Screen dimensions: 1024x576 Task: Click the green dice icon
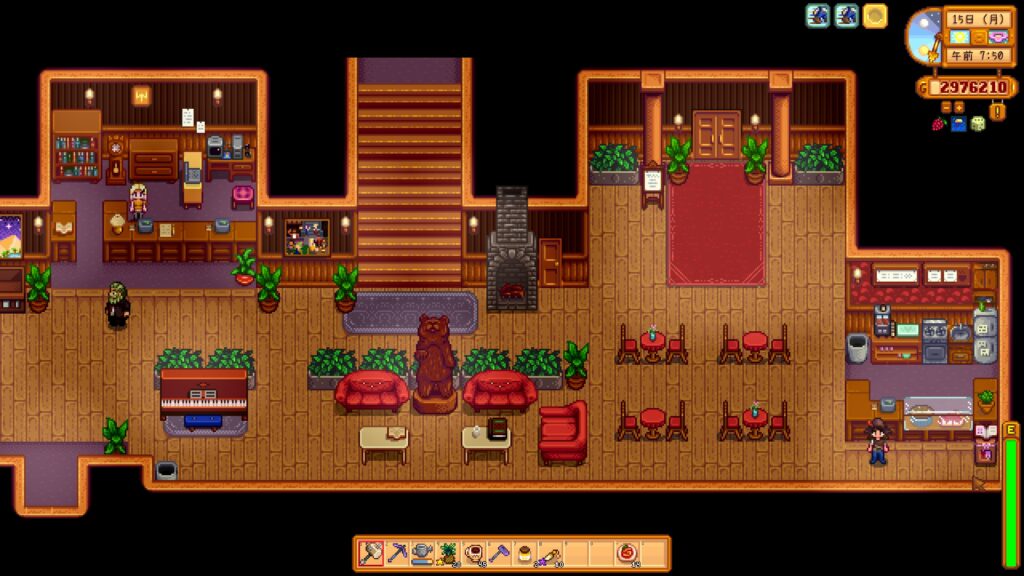point(978,124)
